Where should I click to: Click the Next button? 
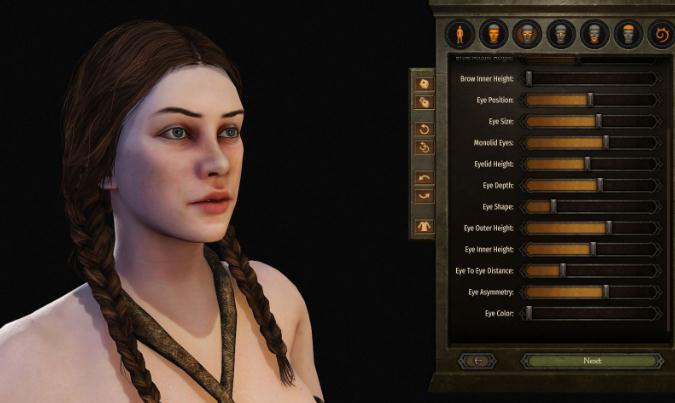591,360
